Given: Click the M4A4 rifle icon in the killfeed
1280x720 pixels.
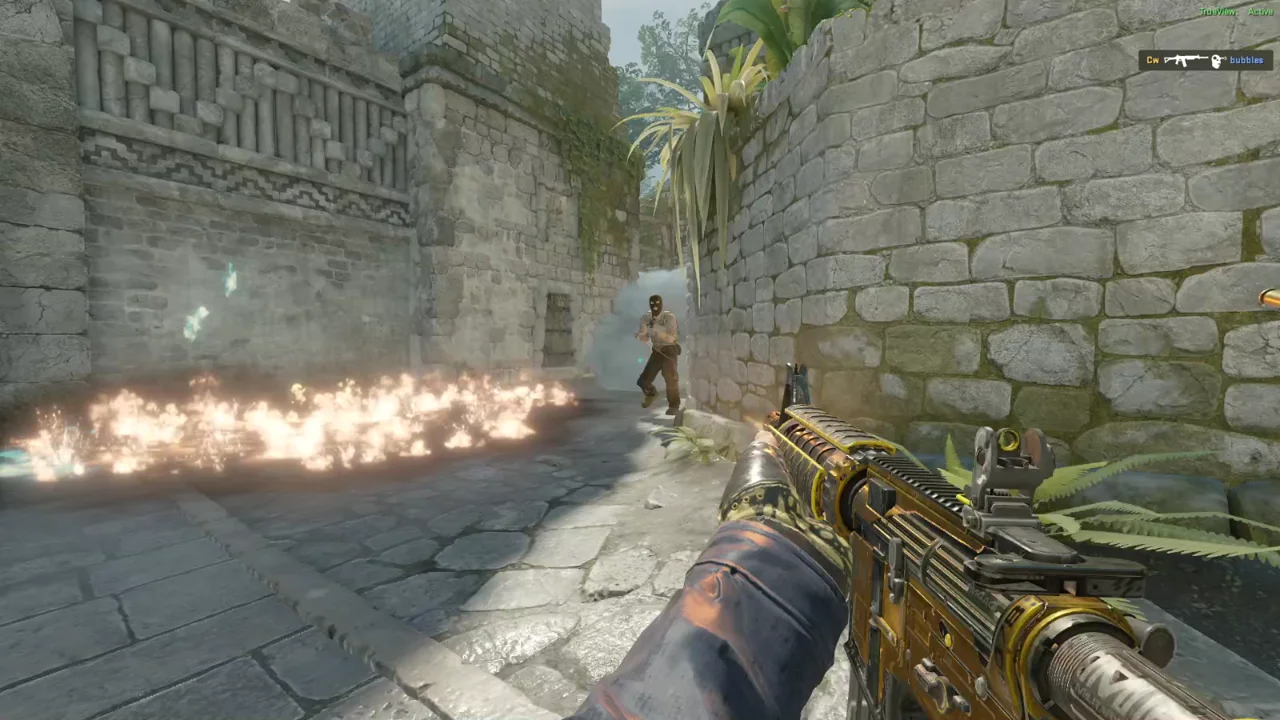Looking at the screenshot, I should 1185,60.
